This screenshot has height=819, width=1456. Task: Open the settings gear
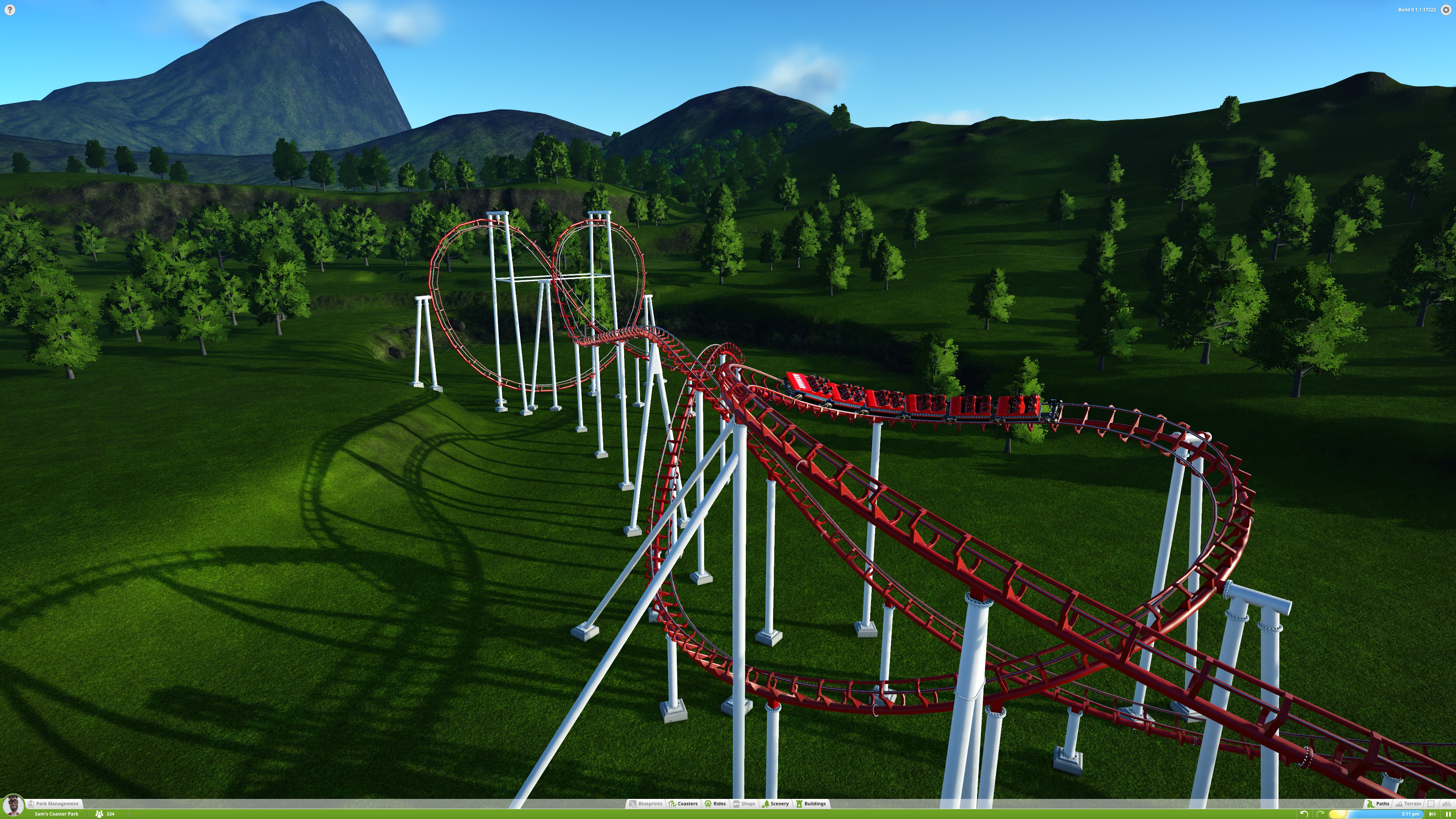(x=1446, y=9)
